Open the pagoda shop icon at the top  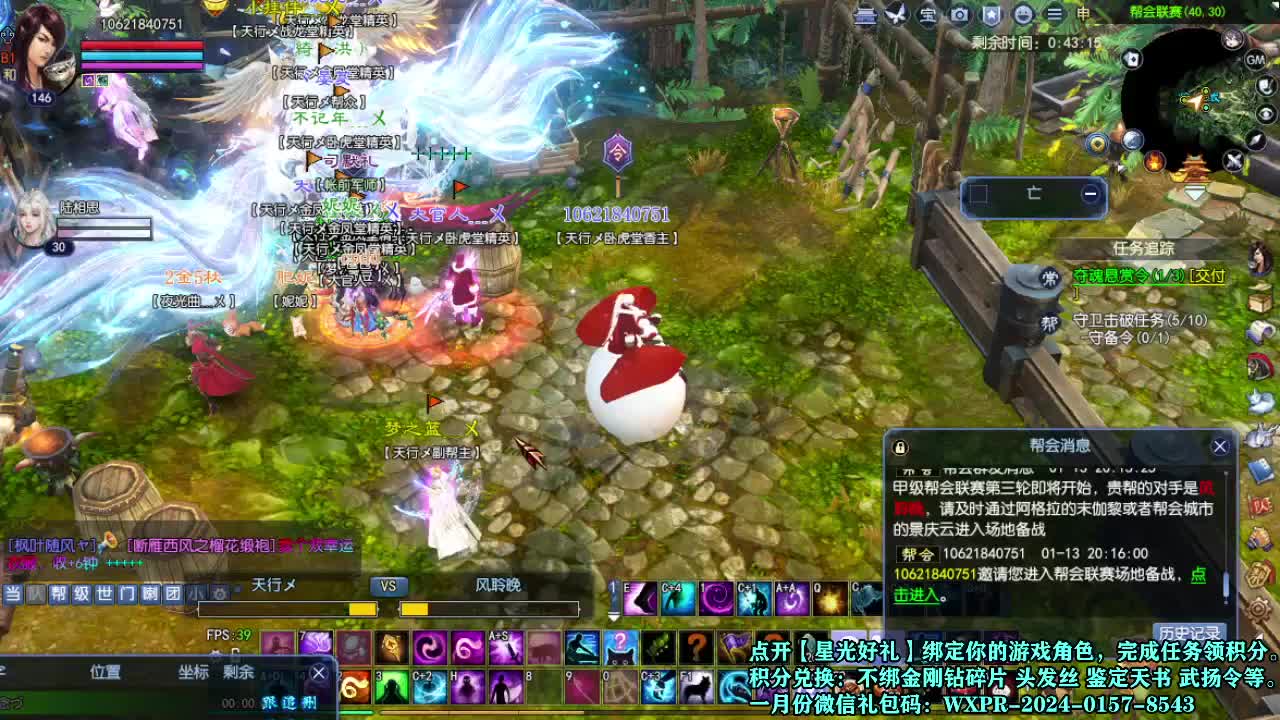pyautogui.click(x=866, y=15)
